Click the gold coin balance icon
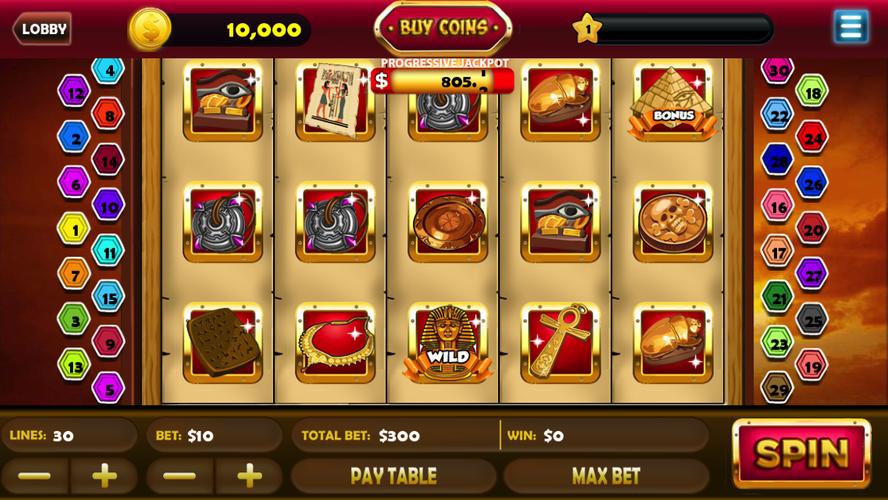The height and width of the screenshot is (500, 888). 149,29
